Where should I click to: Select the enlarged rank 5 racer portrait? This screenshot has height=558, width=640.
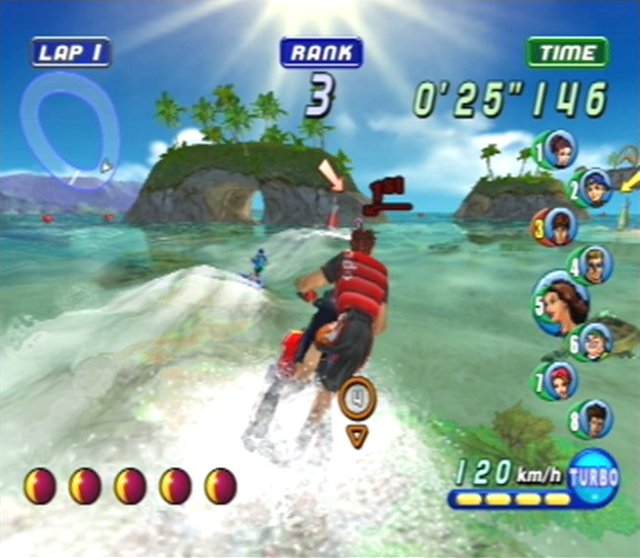pos(564,302)
